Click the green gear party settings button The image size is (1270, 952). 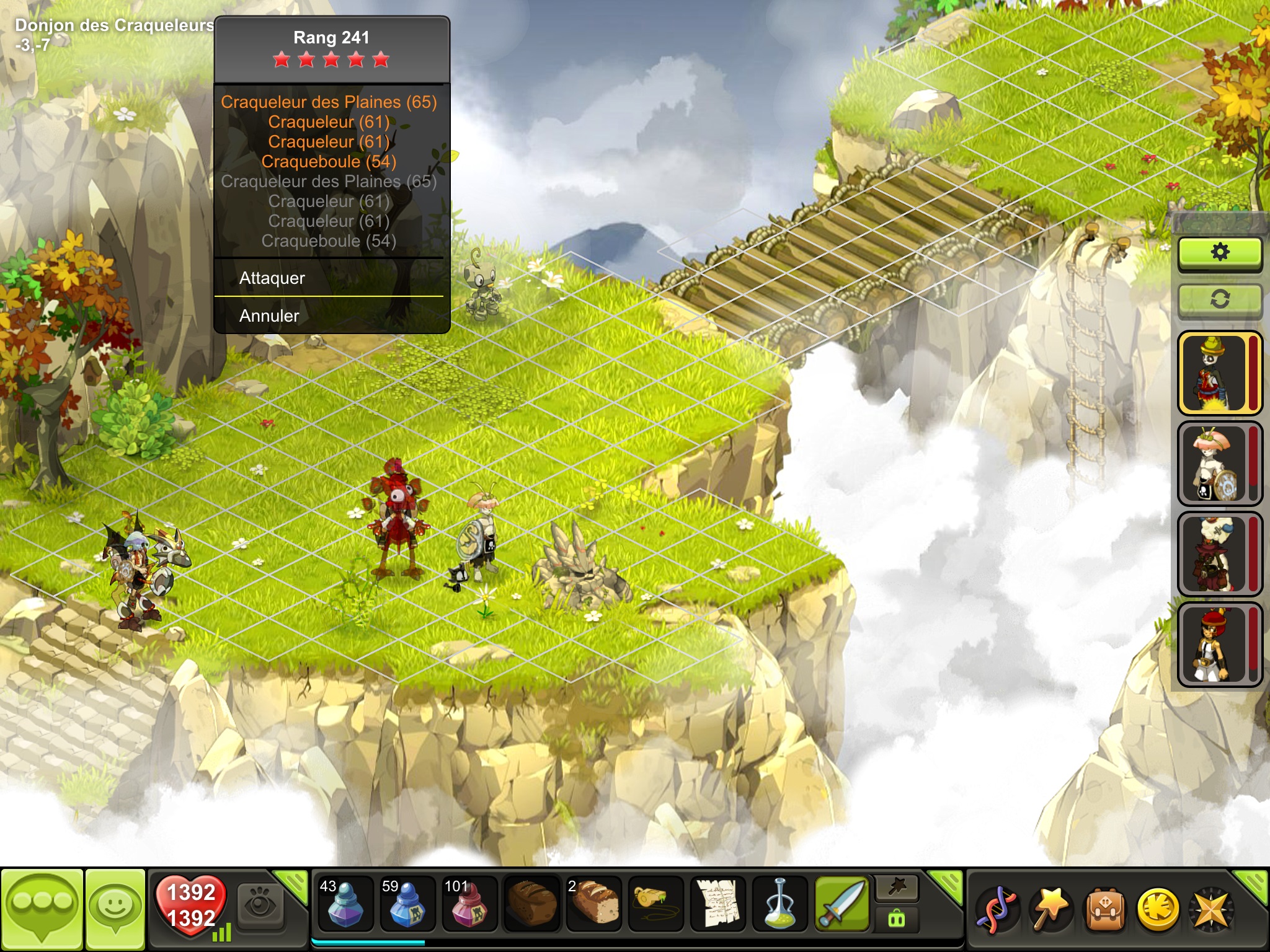[x=1219, y=253]
